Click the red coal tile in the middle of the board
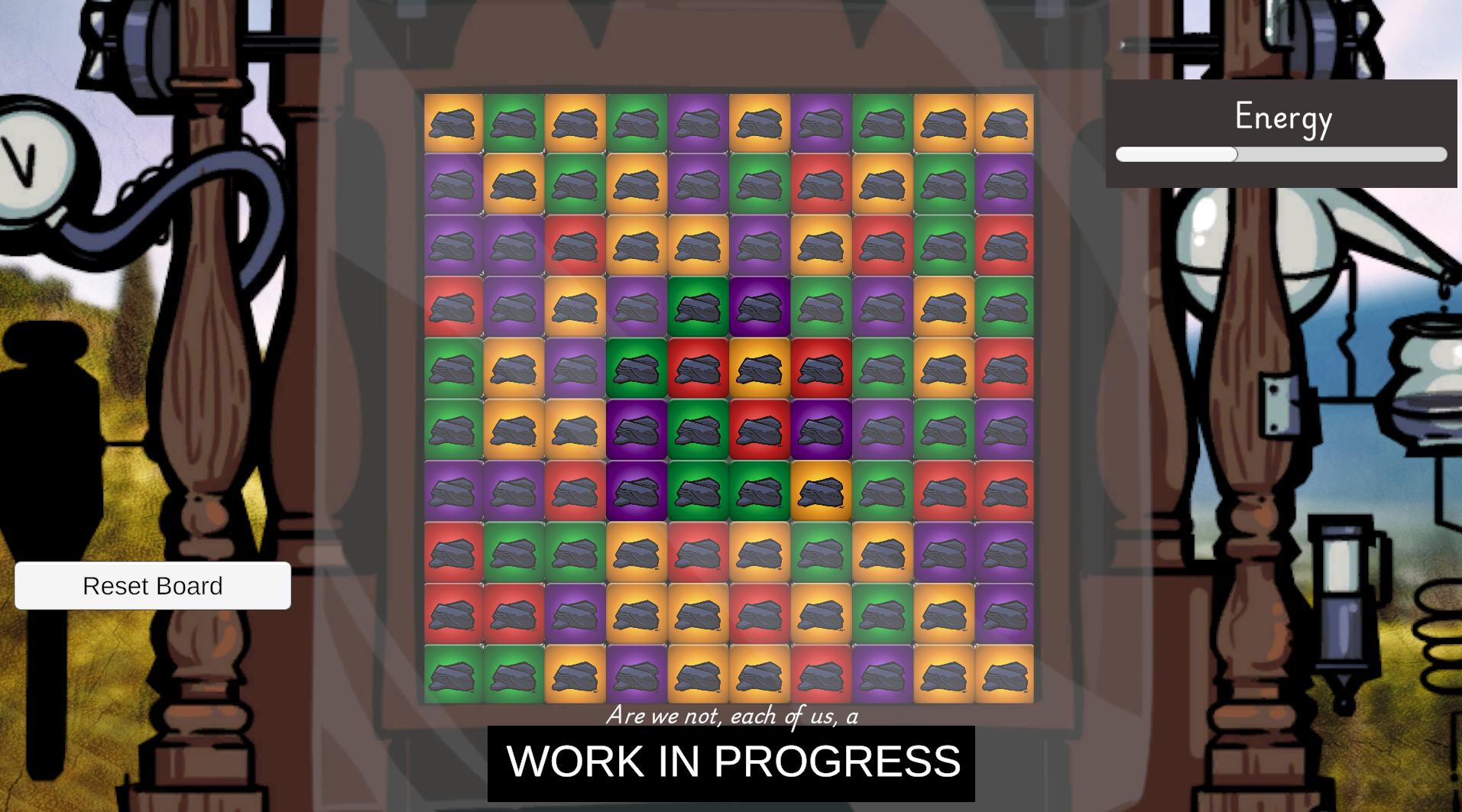Image resolution: width=1462 pixels, height=812 pixels. 760,430
